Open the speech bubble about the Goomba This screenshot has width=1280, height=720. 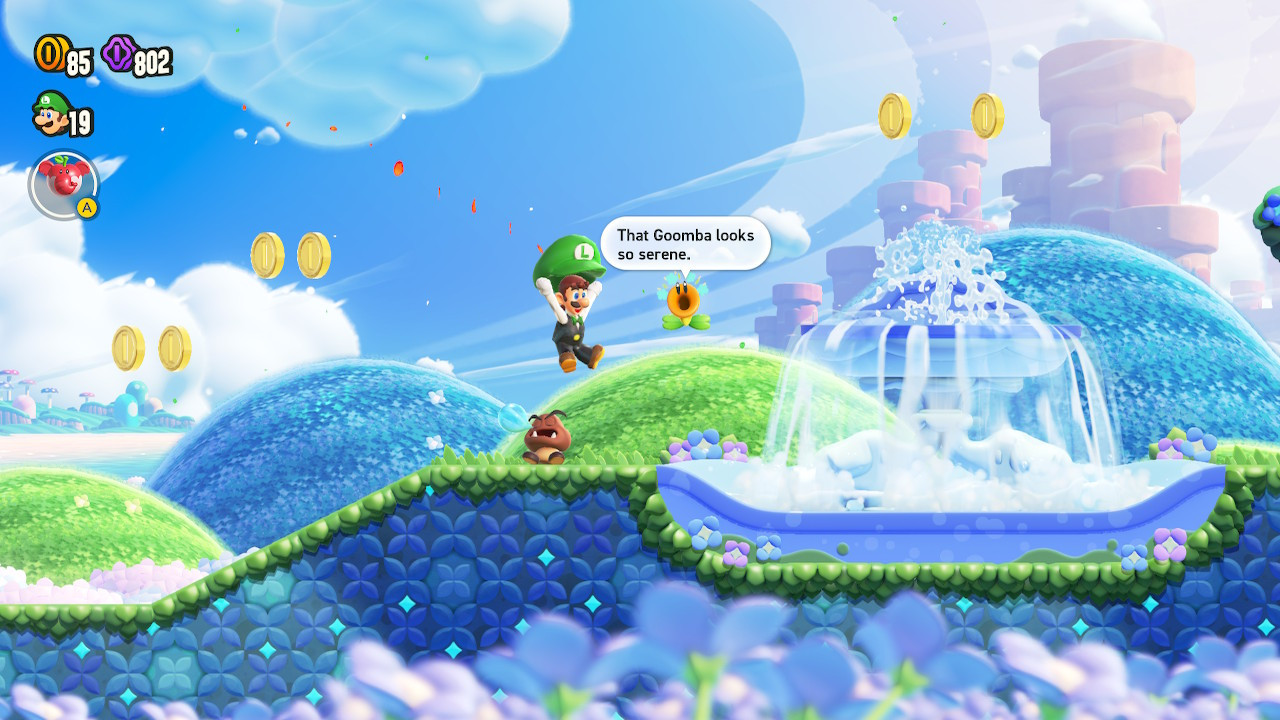tap(685, 244)
